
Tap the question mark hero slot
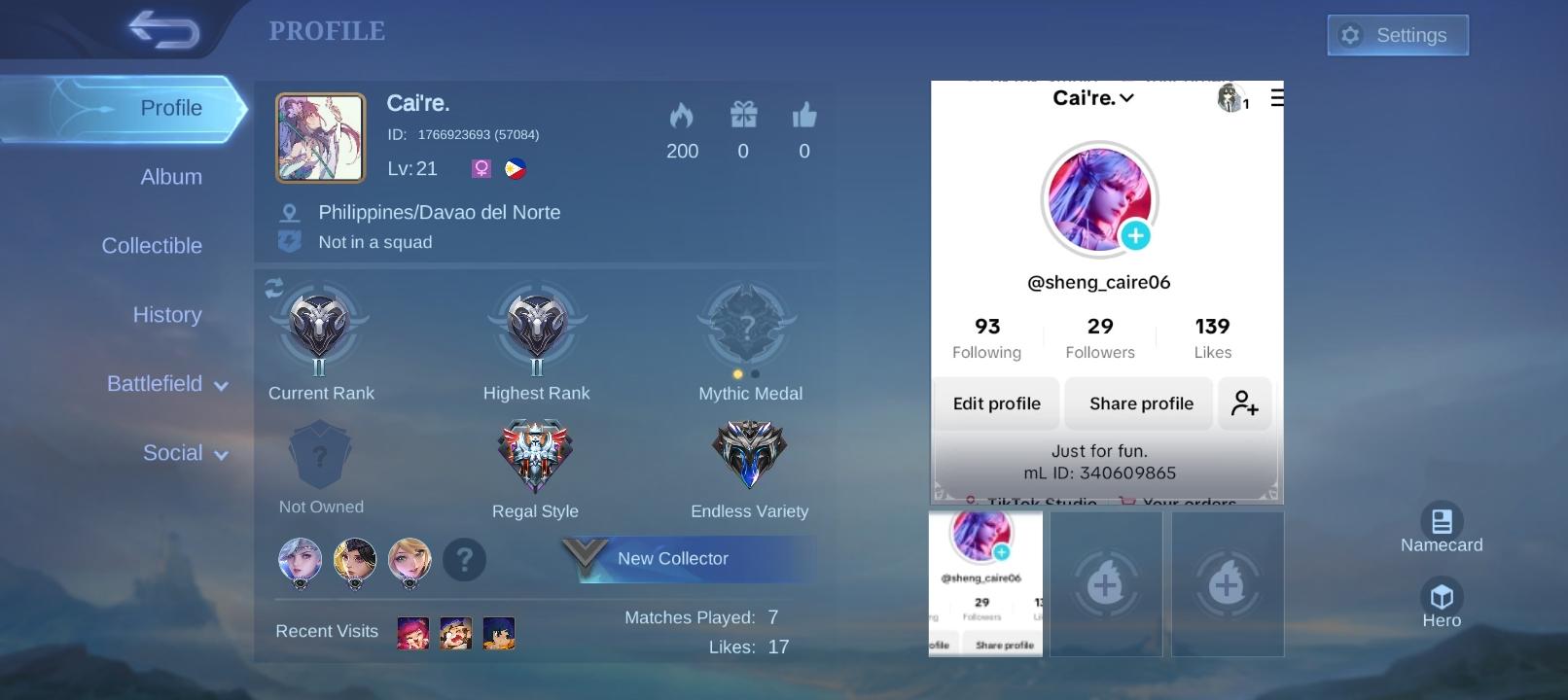(465, 560)
